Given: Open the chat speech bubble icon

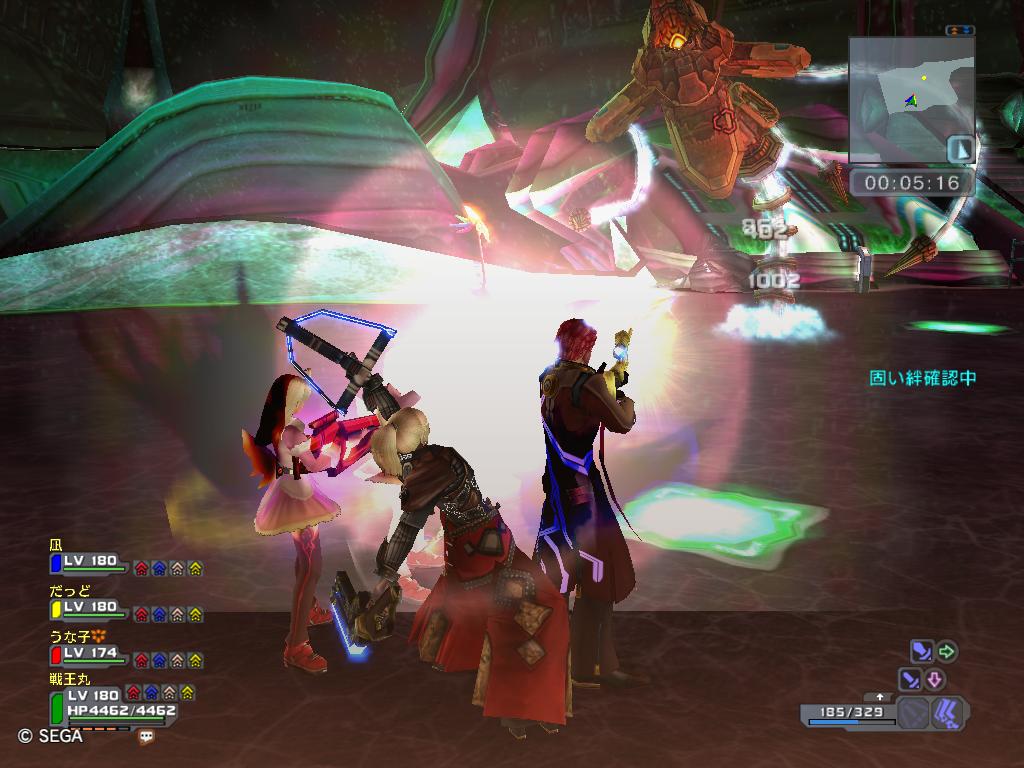Looking at the screenshot, I should pos(147,736).
